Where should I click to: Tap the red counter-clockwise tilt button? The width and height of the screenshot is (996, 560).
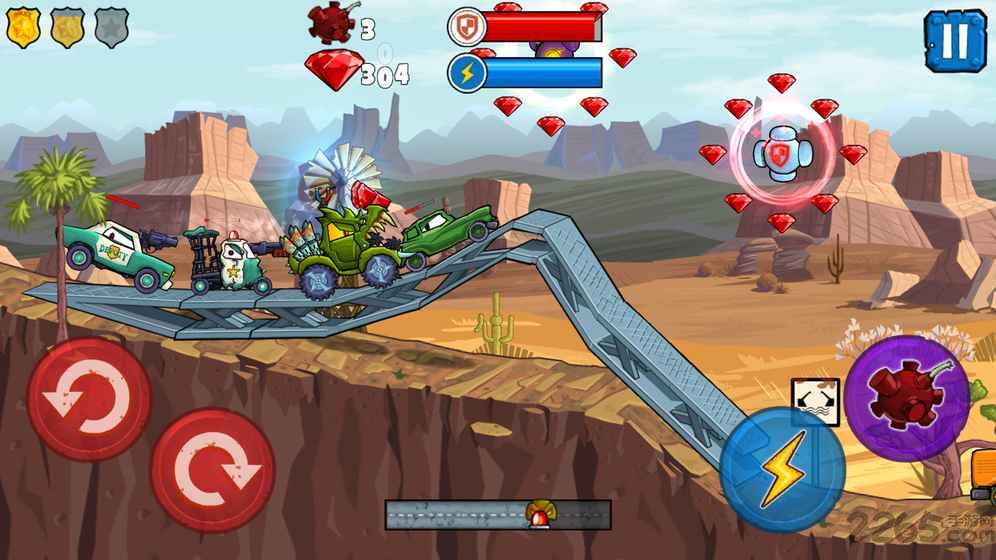(x=89, y=398)
